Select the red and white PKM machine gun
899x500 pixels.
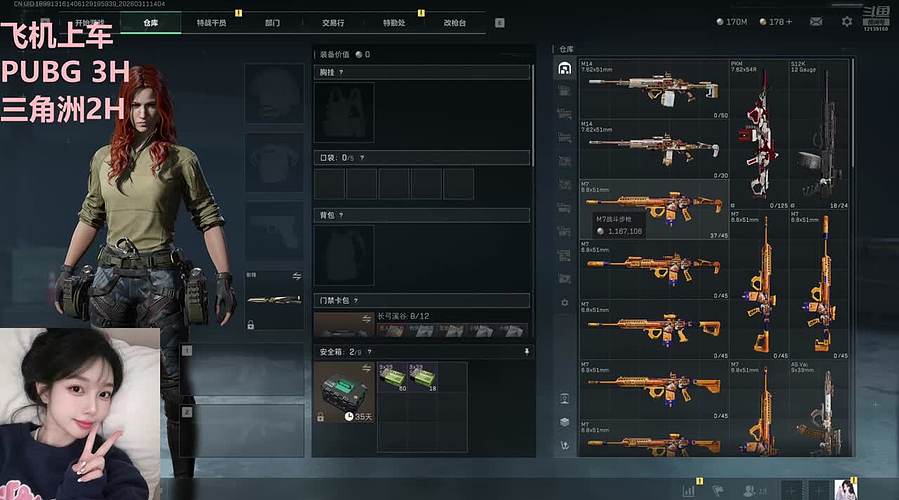(x=758, y=135)
